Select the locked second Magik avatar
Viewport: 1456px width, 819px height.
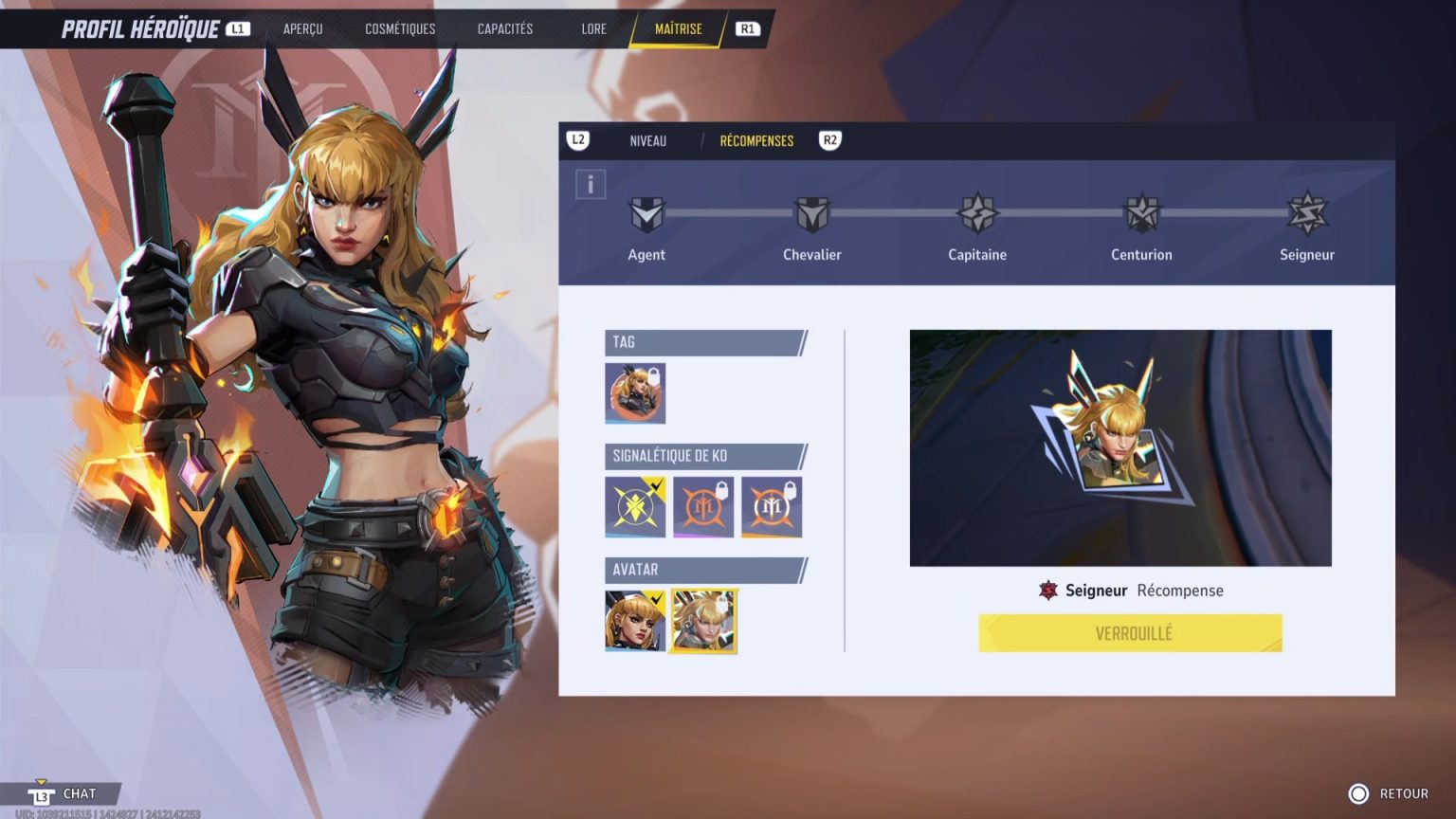point(702,621)
